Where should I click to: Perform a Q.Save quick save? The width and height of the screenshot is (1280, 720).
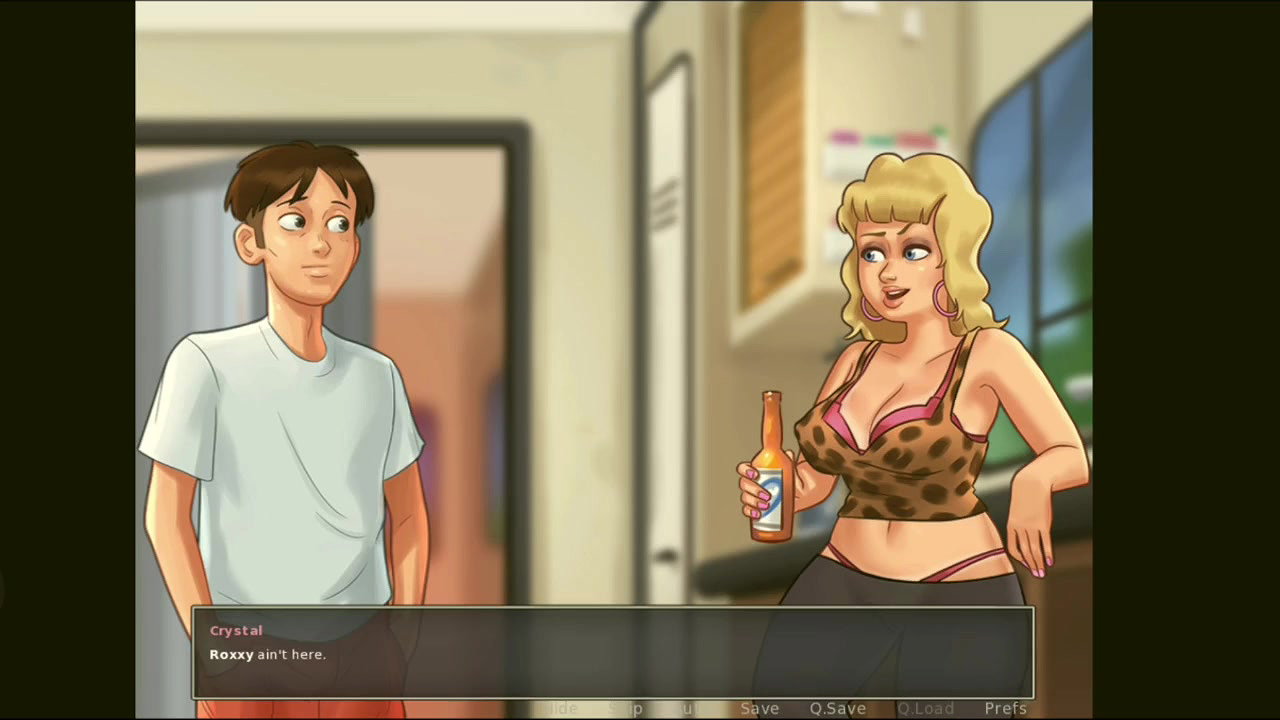[x=837, y=708]
